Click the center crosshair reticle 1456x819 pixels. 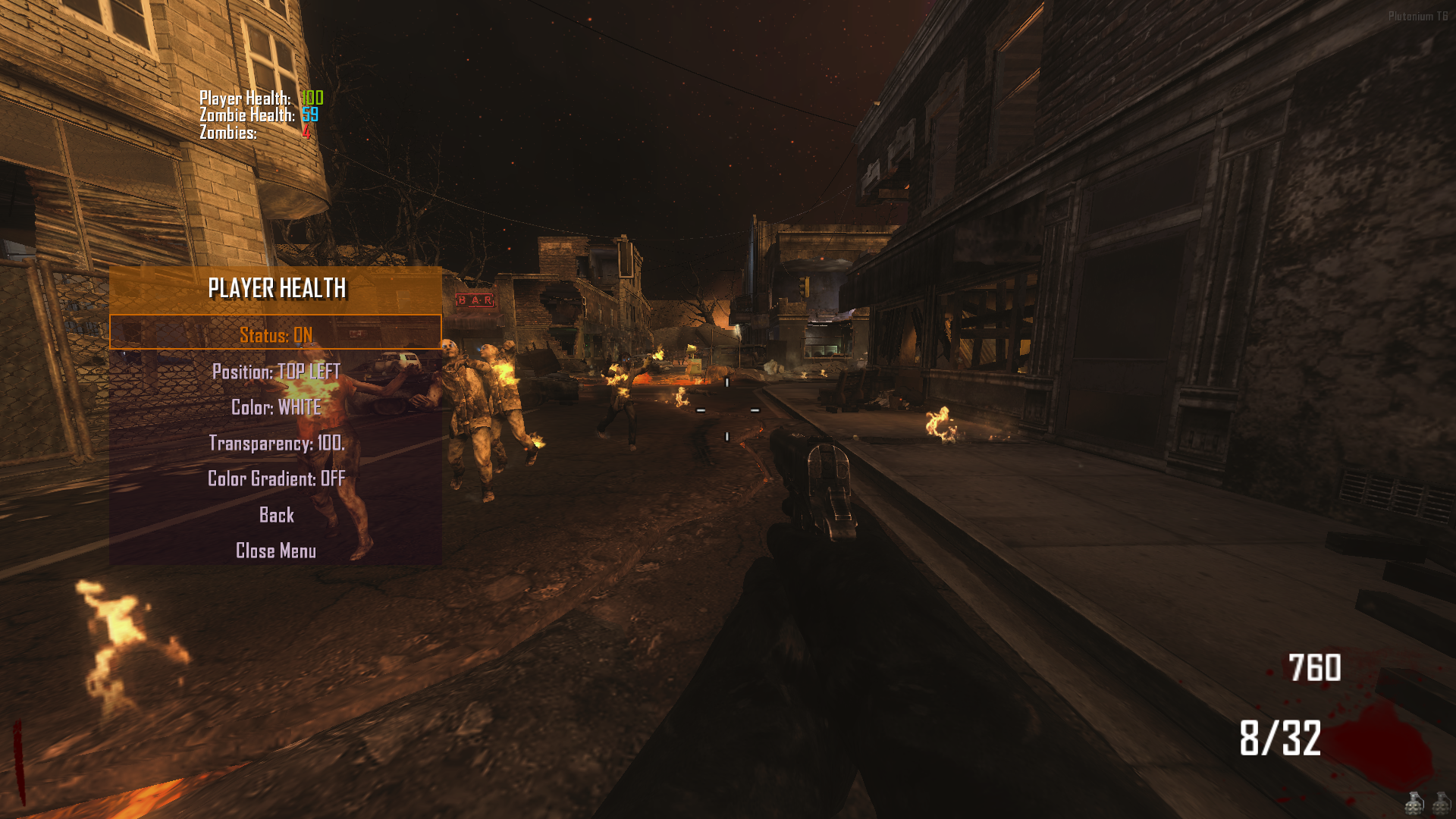click(728, 409)
